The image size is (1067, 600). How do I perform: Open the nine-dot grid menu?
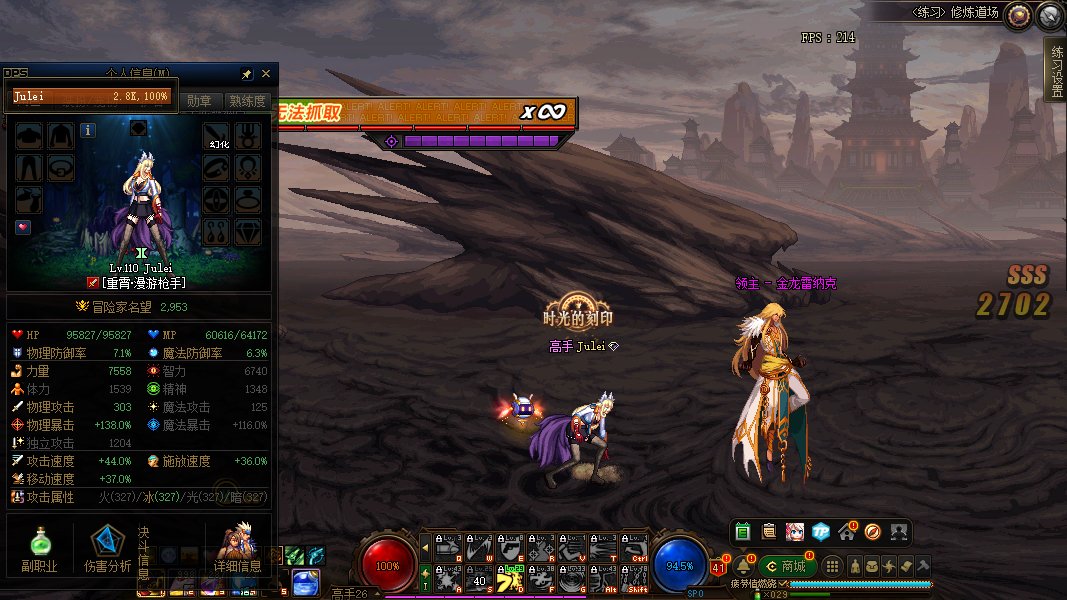832,566
